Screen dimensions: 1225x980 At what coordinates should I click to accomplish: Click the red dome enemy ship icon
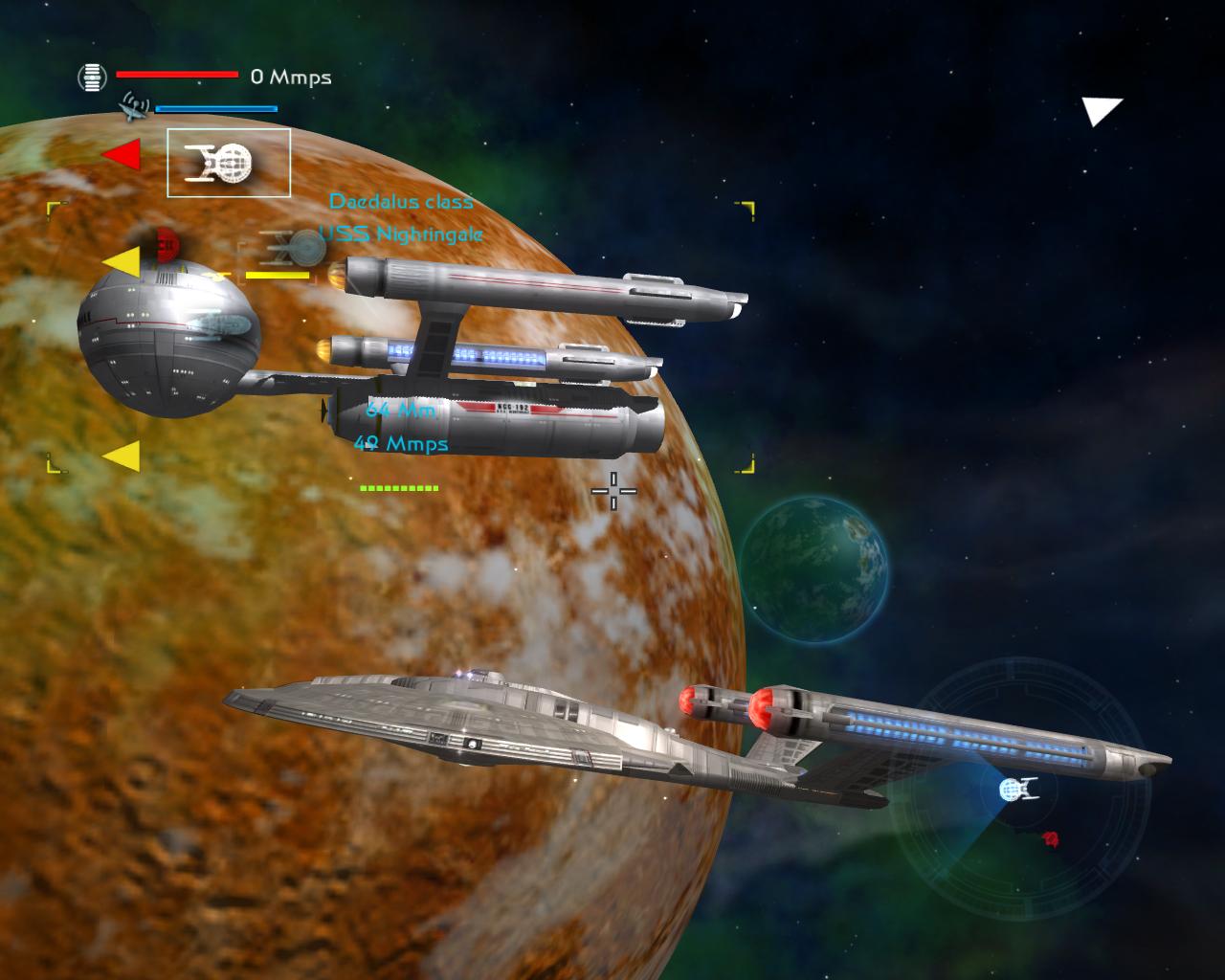pos(168,245)
